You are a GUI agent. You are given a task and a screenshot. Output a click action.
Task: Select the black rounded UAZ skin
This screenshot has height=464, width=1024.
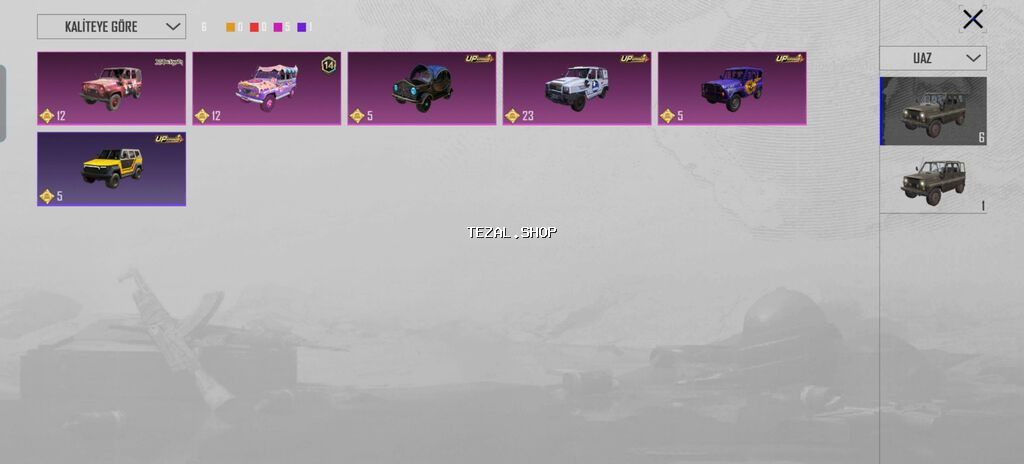tap(421, 88)
